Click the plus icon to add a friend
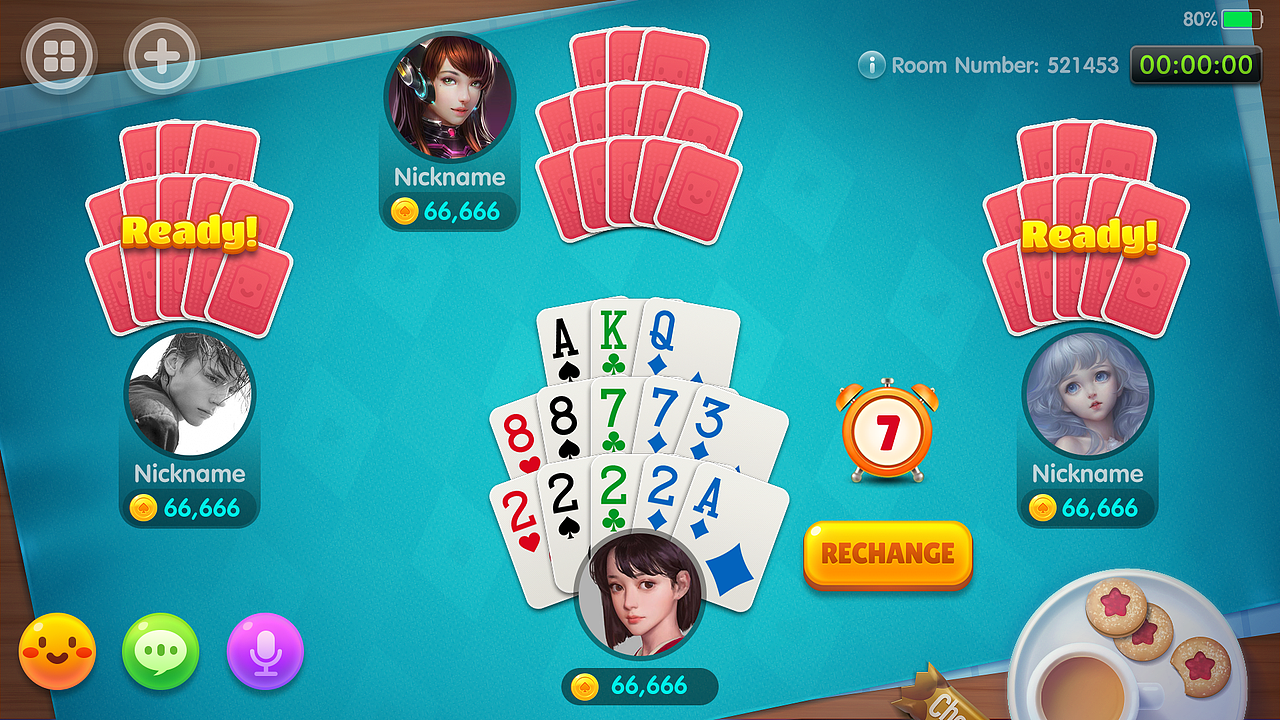This screenshot has width=1280, height=720. [x=162, y=55]
